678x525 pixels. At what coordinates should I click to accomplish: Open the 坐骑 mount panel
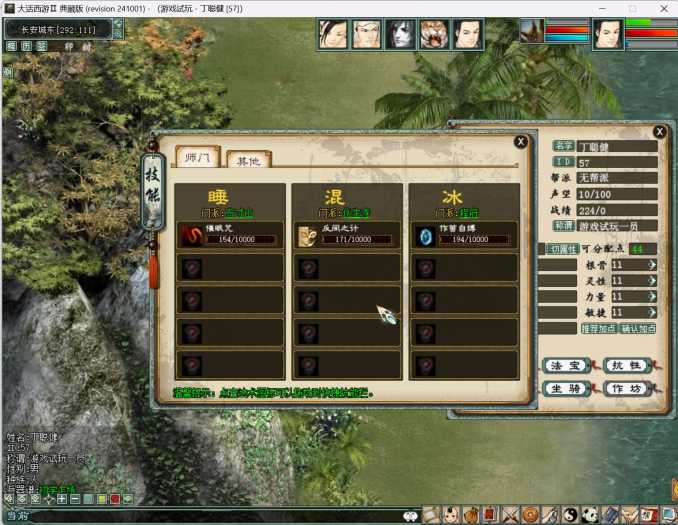(564, 388)
